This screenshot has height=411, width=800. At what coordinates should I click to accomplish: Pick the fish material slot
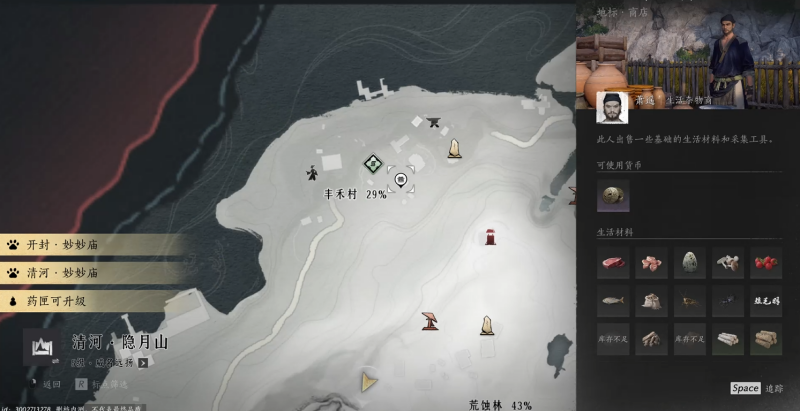tap(613, 301)
